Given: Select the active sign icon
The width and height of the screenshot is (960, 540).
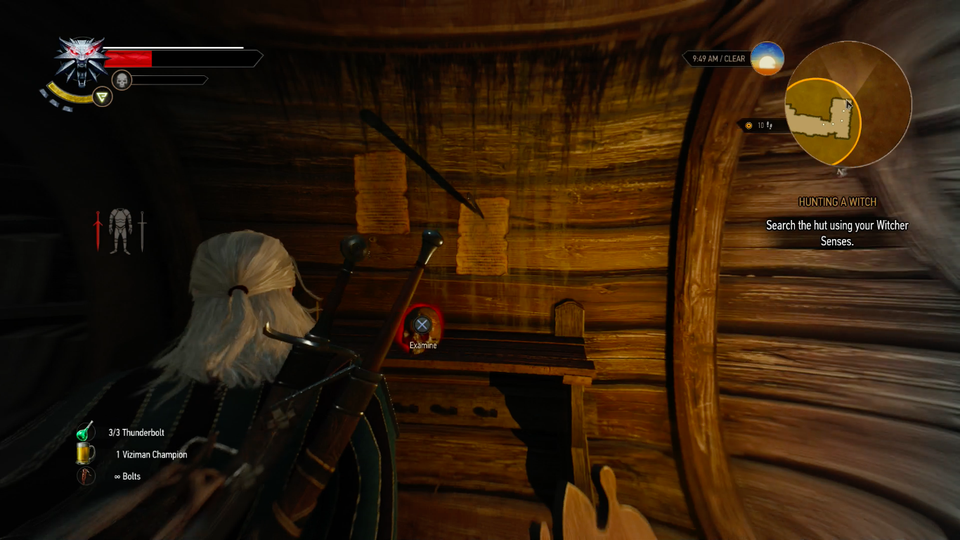Looking at the screenshot, I should [x=101, y=97].
